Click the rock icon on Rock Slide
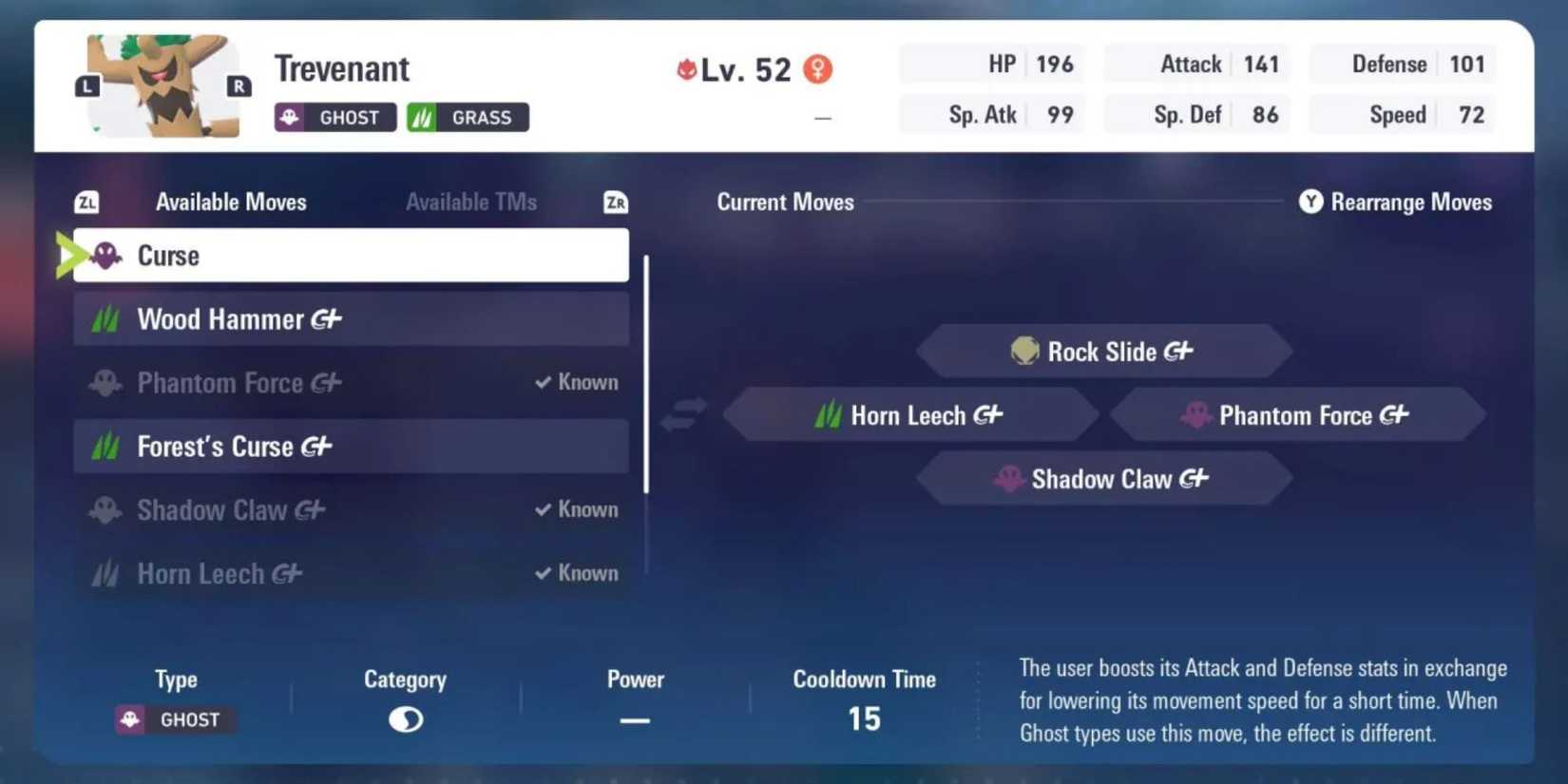The height and width of the screenshot is (784, 1568). tap(1024, 351)
